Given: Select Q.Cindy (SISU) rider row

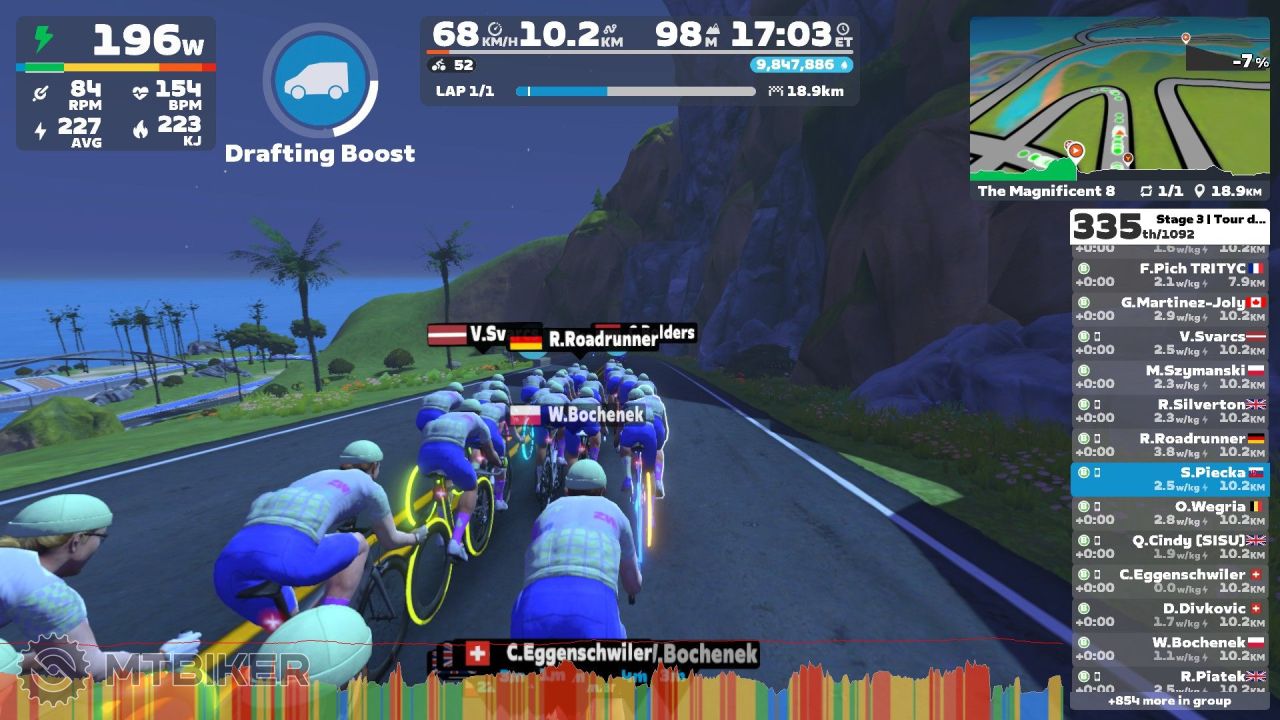Looking at the screenshot, I should click(1169, 547).
